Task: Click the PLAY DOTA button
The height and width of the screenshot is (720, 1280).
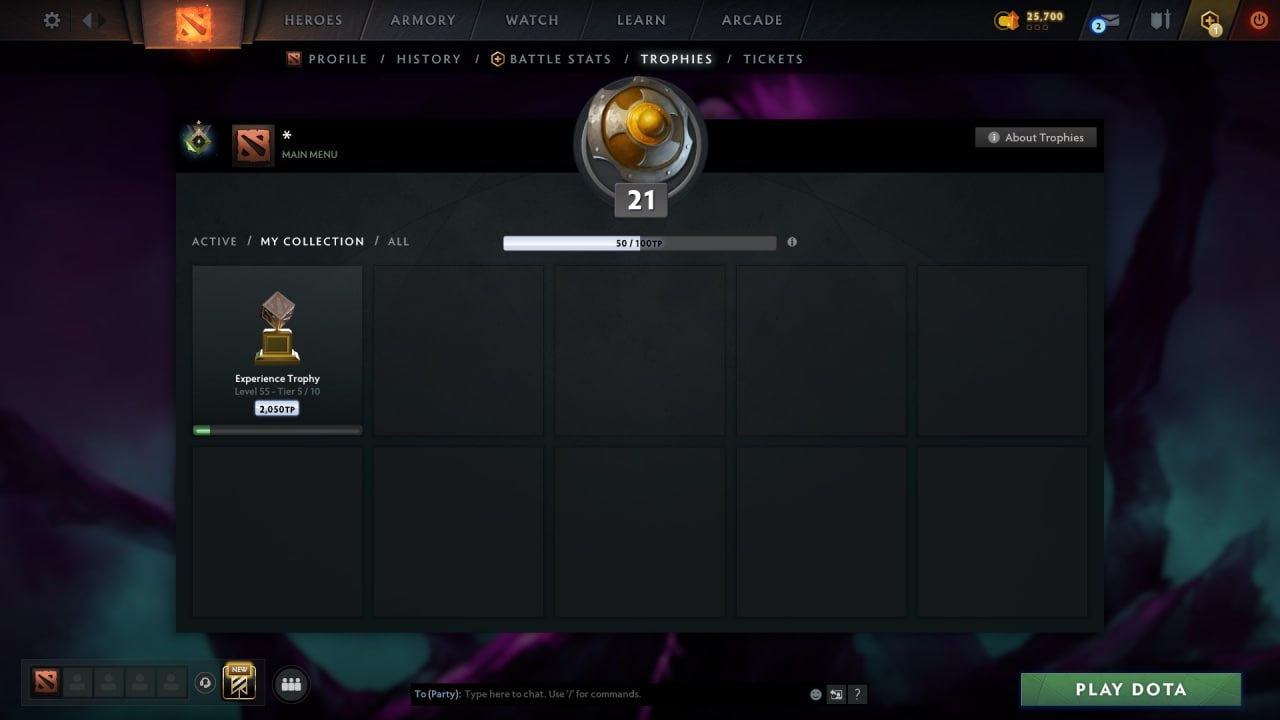Action: (x=1130, y=689)
